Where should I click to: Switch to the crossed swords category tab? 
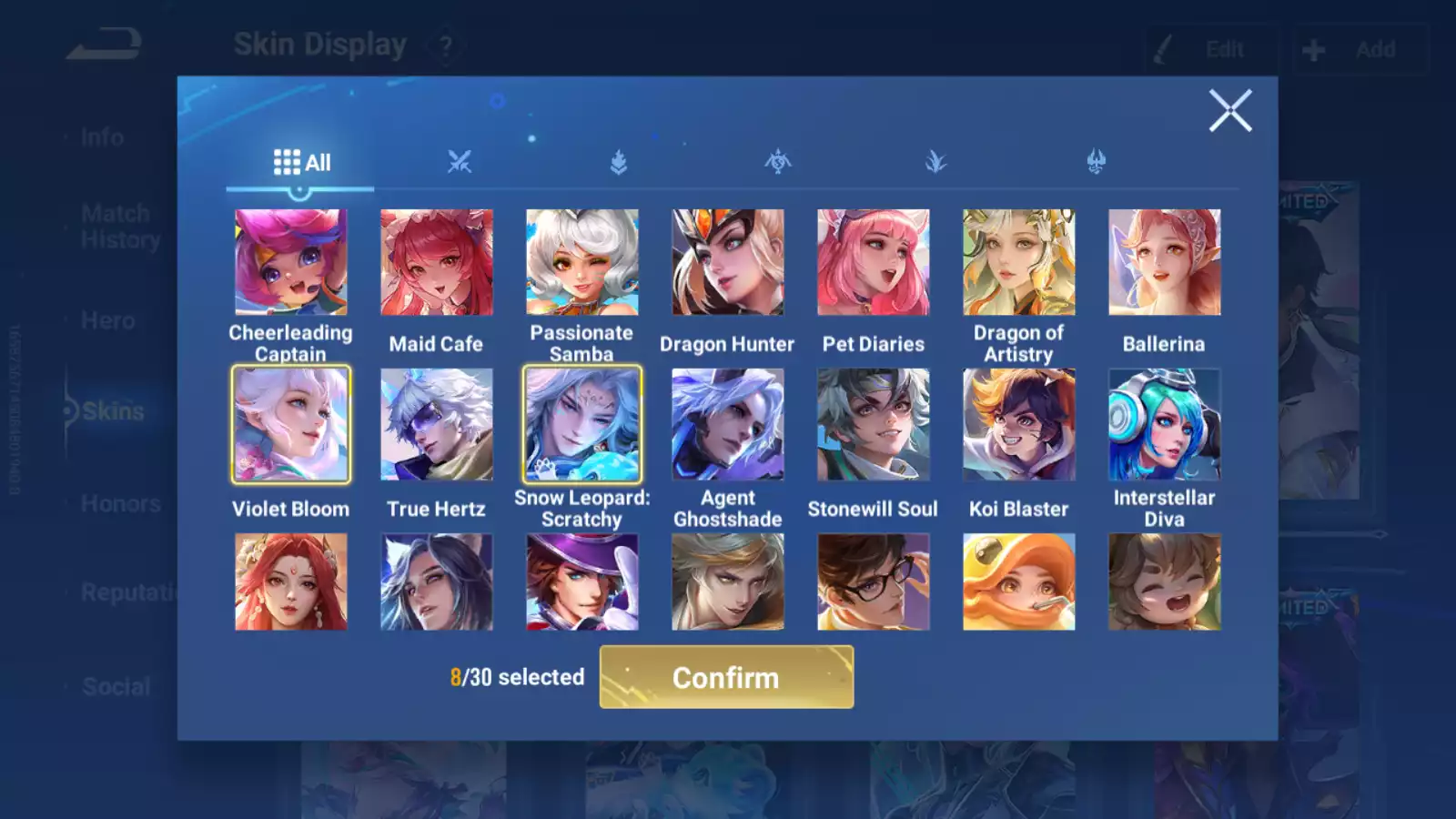[460, 163]
